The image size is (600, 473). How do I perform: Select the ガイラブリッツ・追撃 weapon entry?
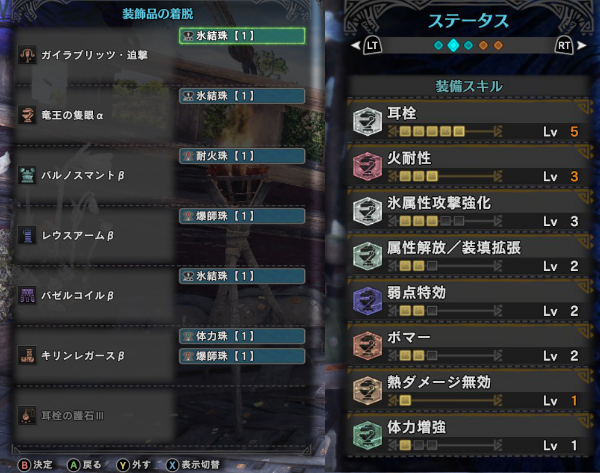click(x=95, y=56)
